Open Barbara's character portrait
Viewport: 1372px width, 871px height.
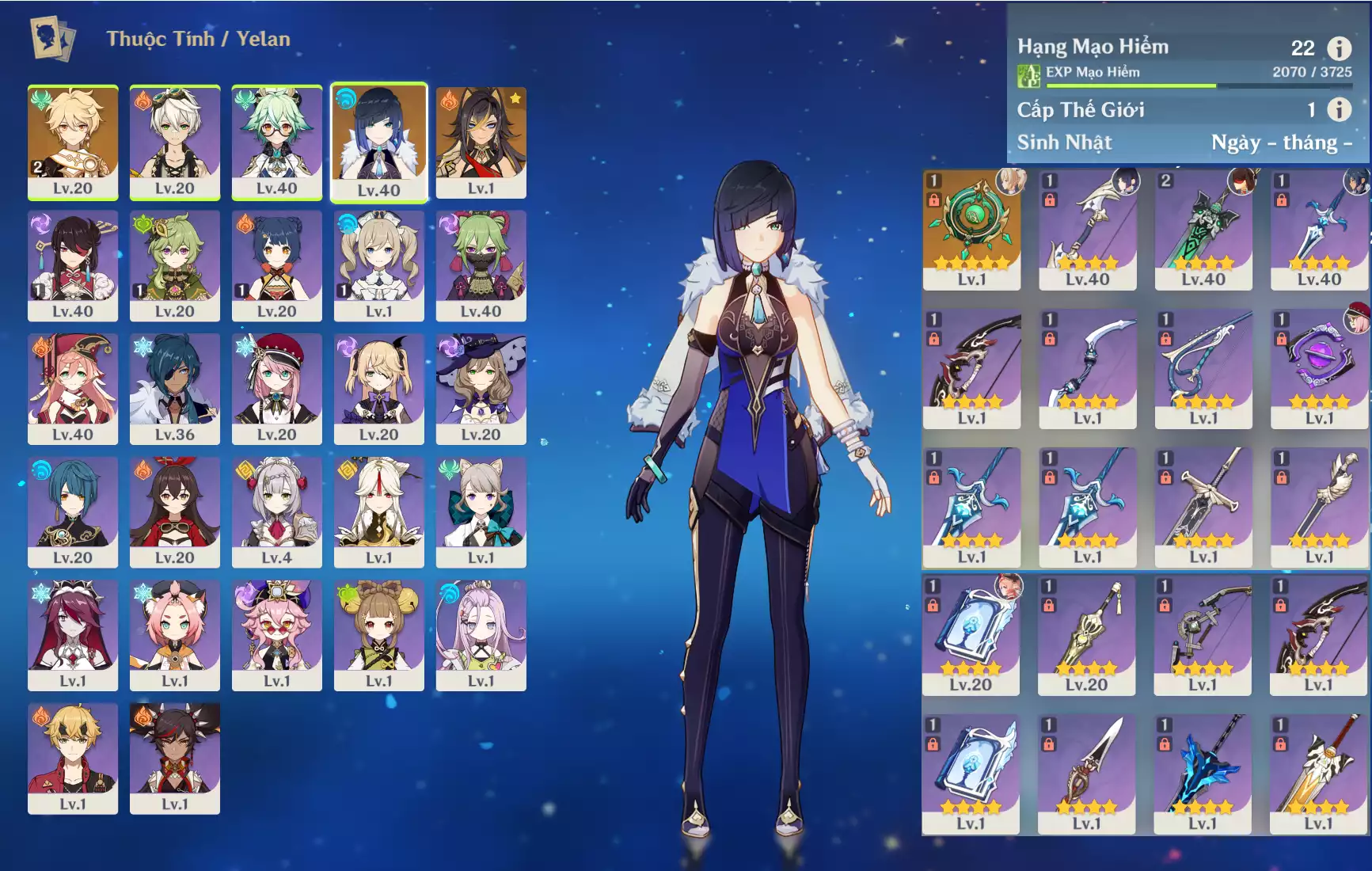[x=378, y=265]
